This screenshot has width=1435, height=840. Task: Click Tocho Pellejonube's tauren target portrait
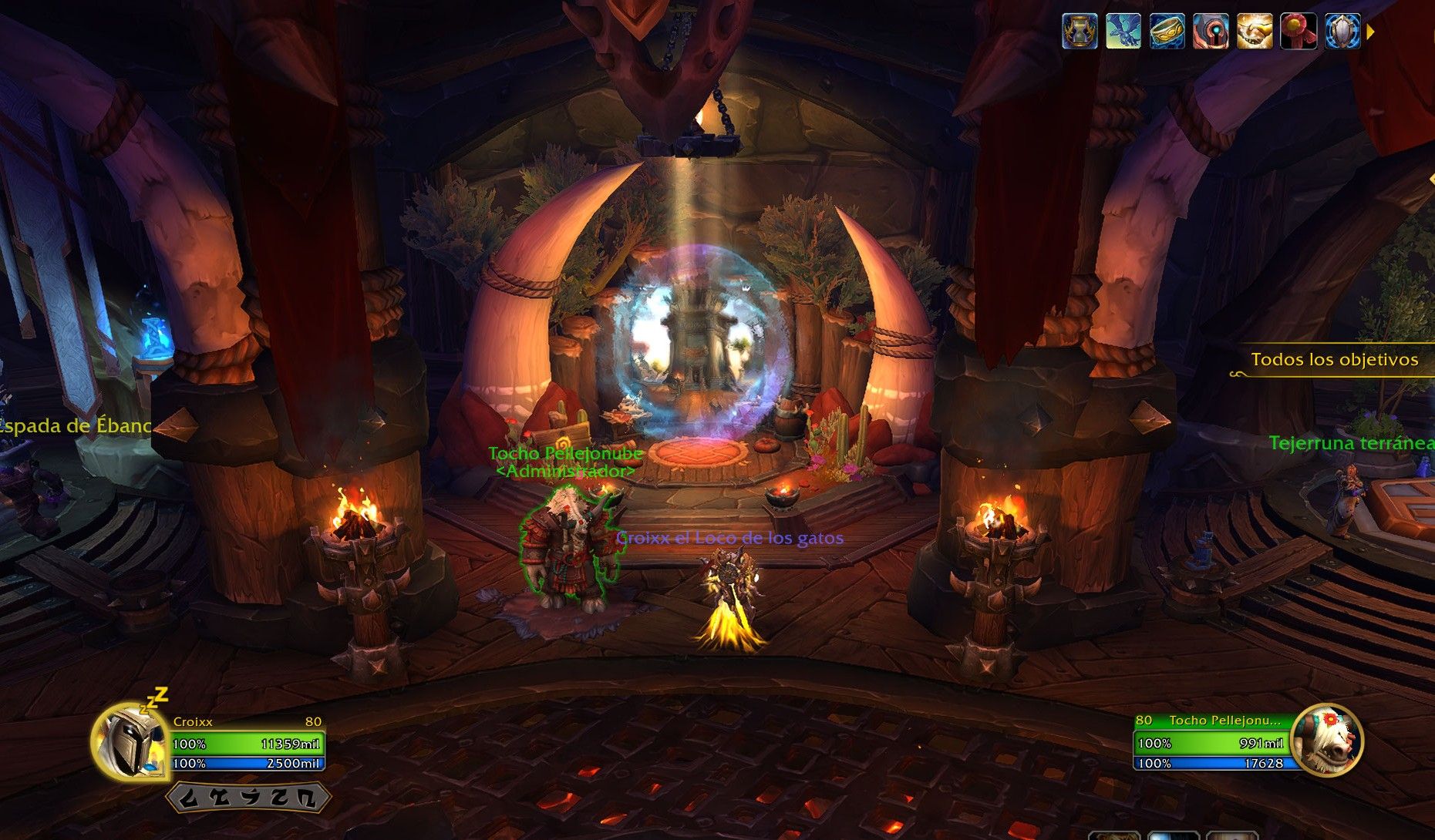click(1328, 741)
